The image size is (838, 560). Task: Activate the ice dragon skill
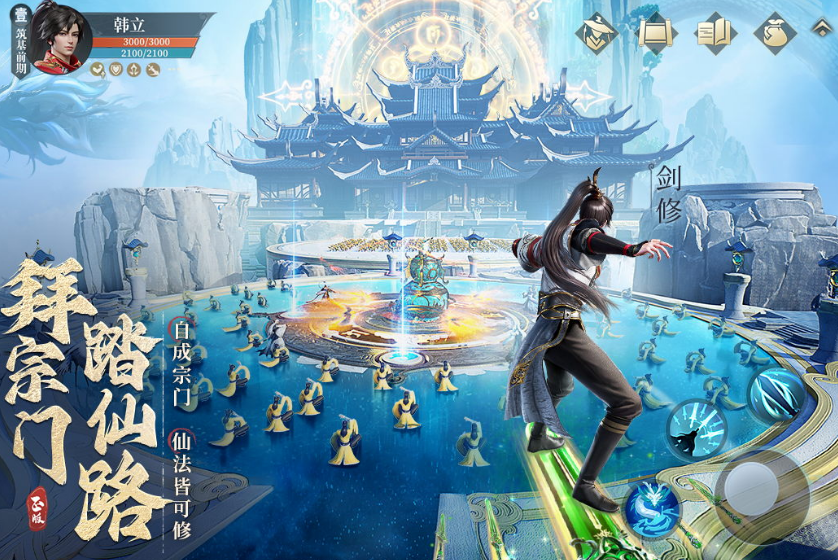[x=652, y=506]
